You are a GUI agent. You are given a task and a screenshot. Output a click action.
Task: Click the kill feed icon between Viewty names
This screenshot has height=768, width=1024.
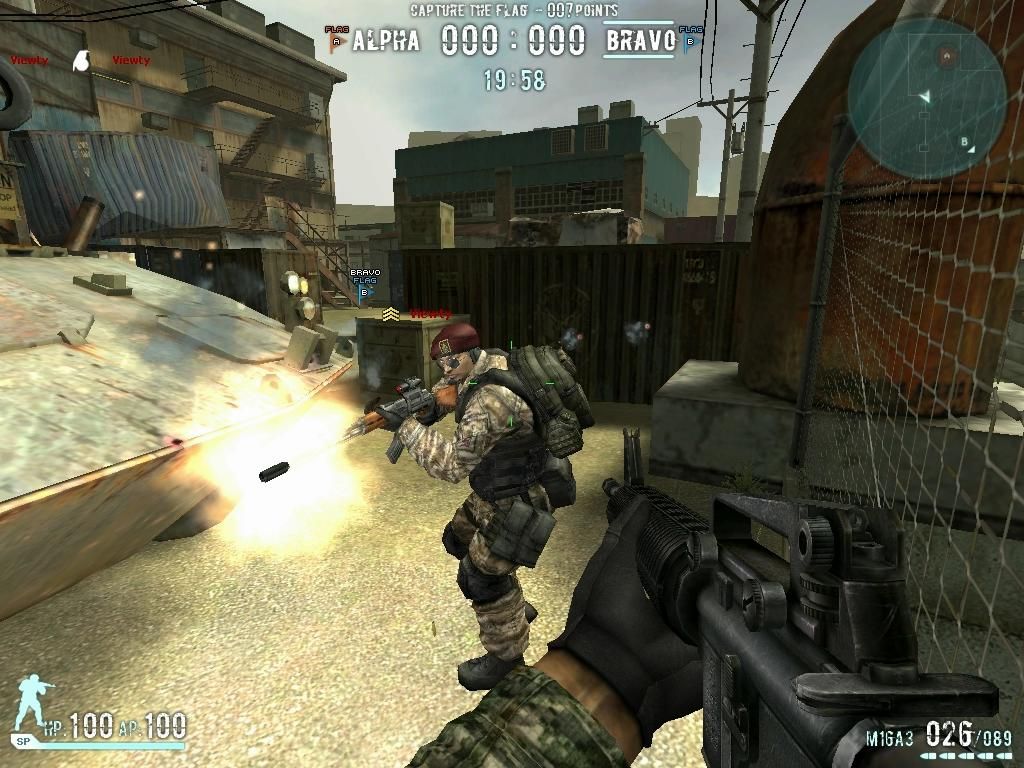tap(83, 61)
